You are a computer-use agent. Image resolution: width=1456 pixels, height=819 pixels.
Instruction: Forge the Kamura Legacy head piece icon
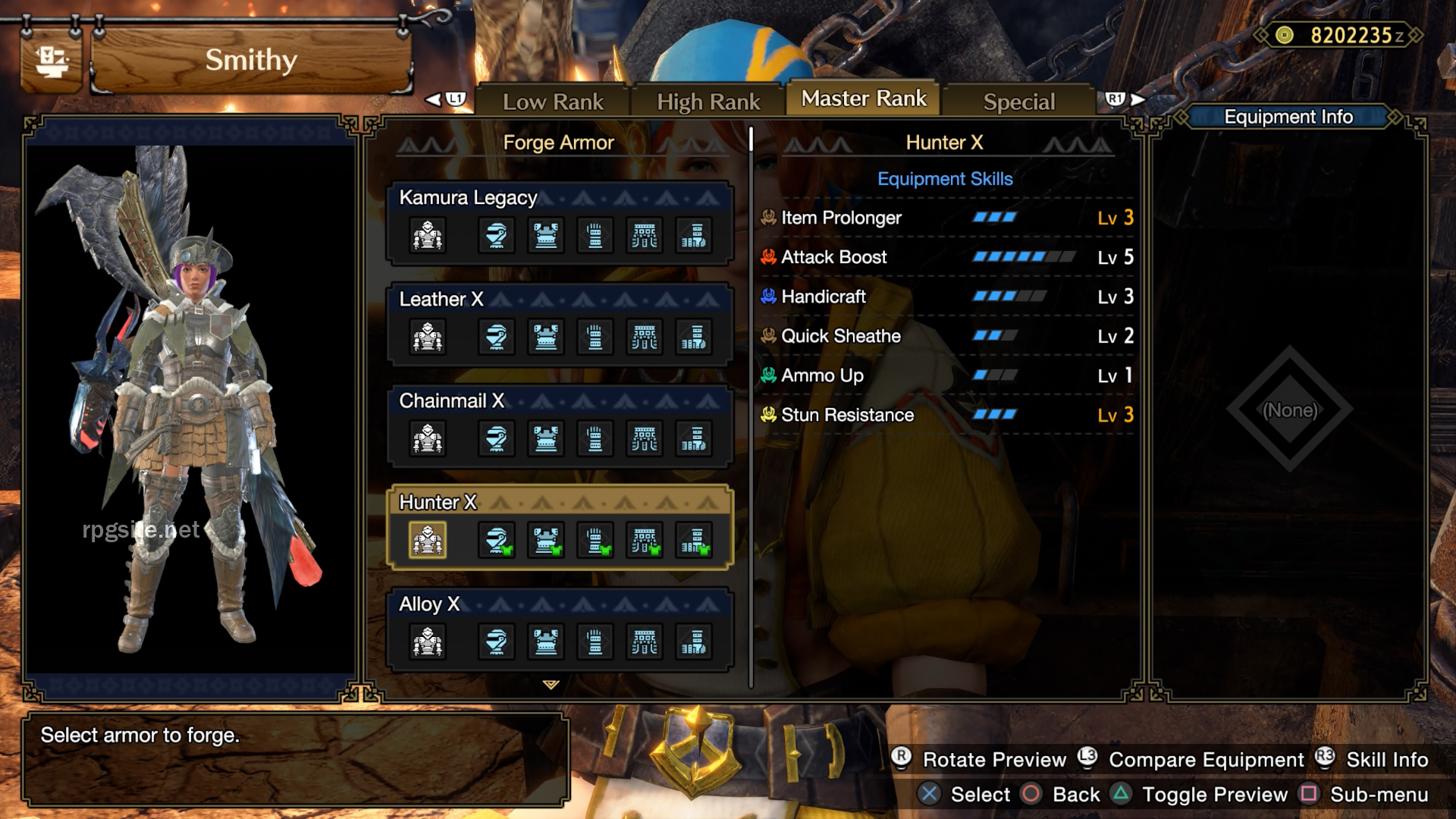click(x=497, y=235)
